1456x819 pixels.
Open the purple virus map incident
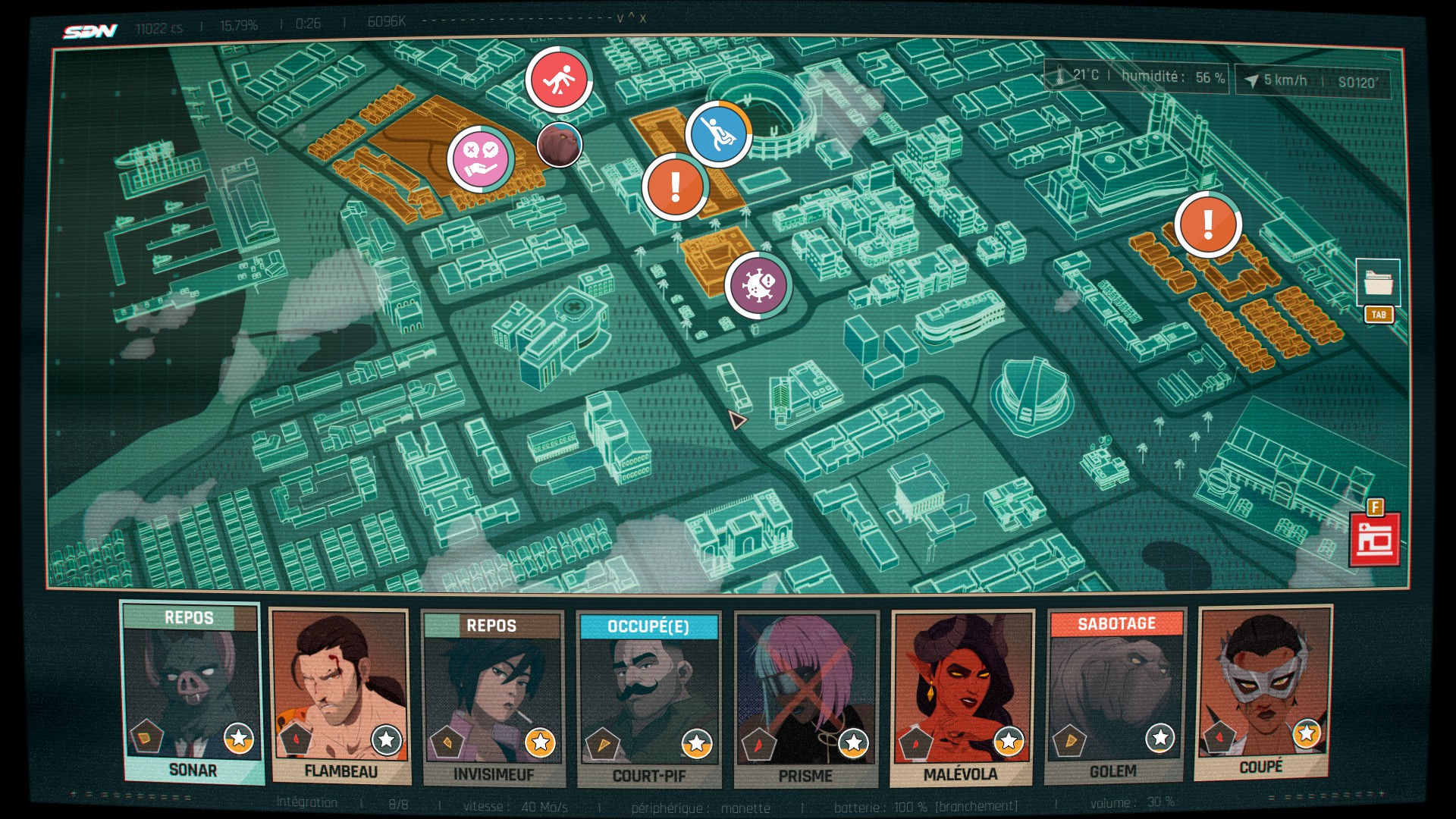(x=758, y=286)
